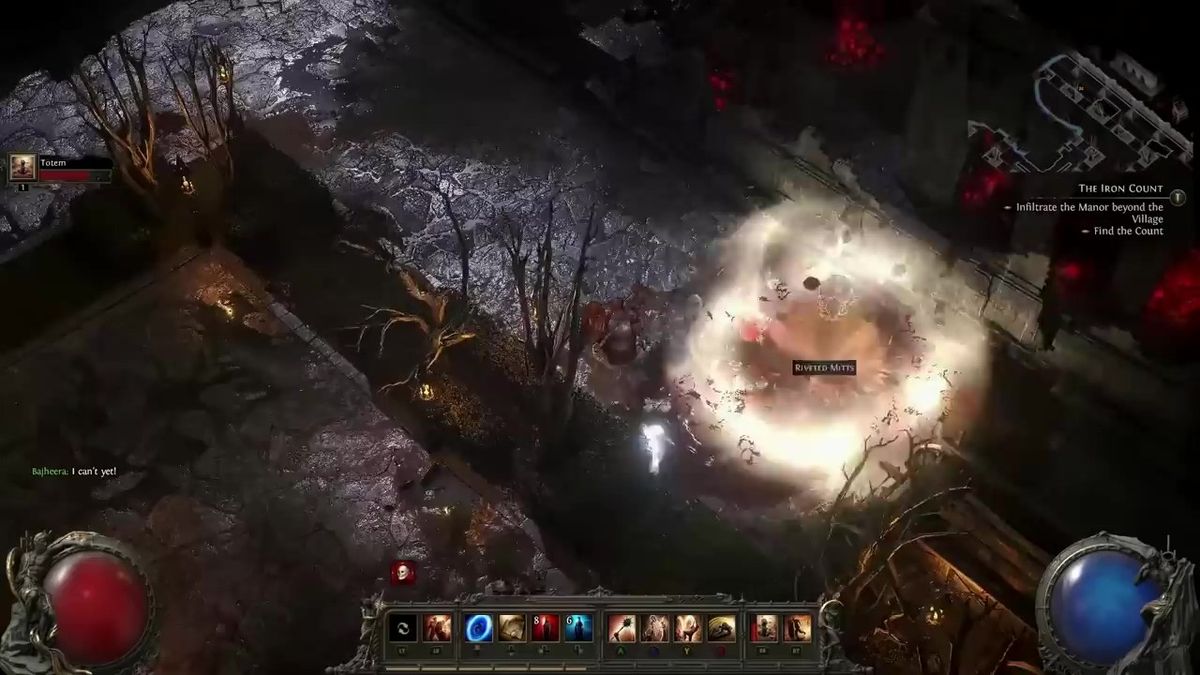Select The Iron Count quest tracker
This screenshot has height=675, width=1200.
coord(1120,188)
